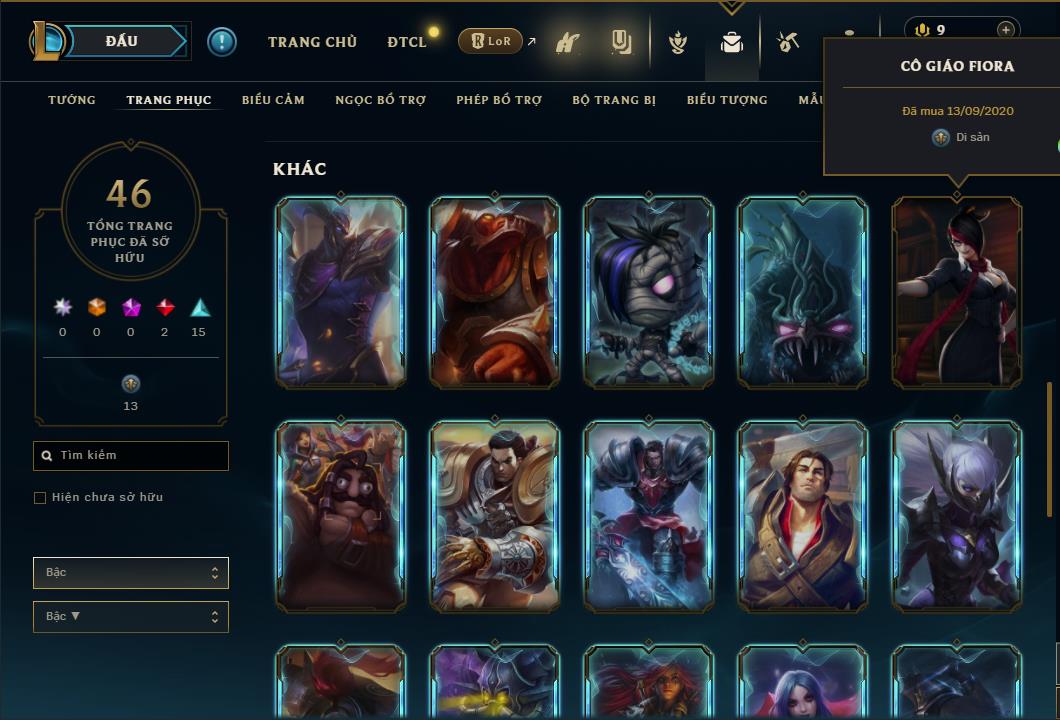Launch the LoR button
Screen dimensions: 1060x720
pos(491,41)
